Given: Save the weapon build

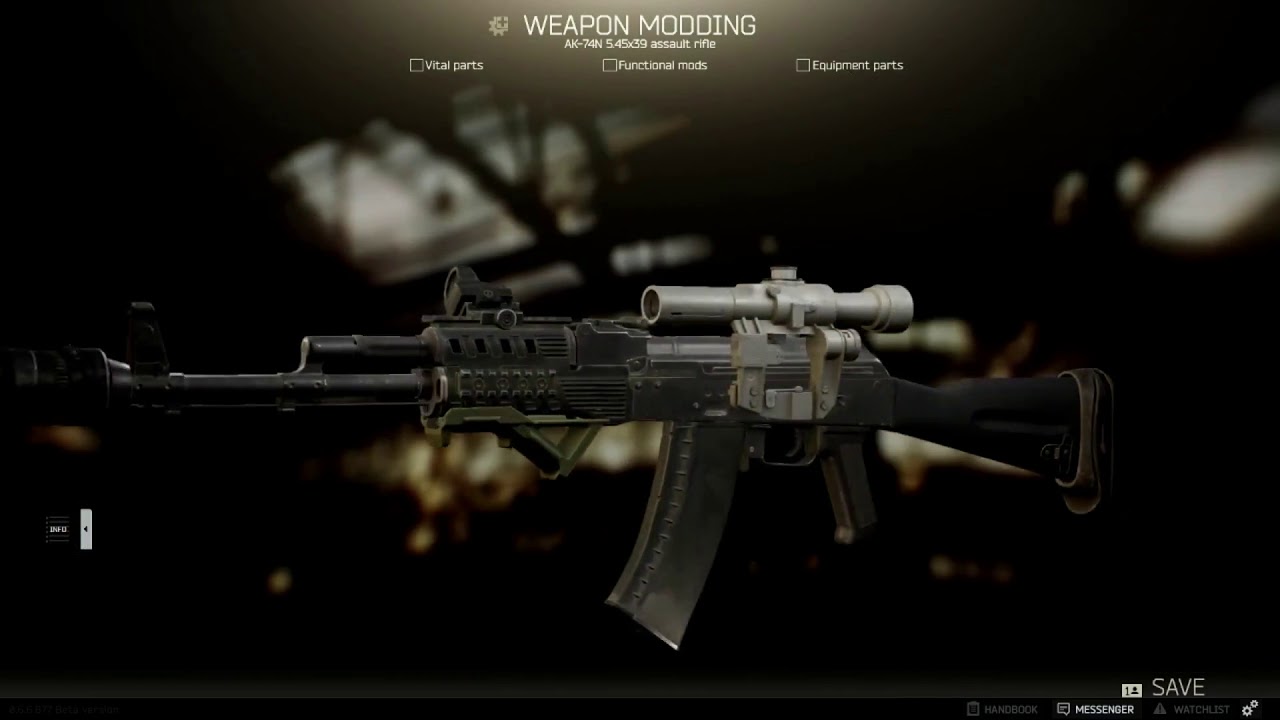Looking at the screenshot, I should point(1177,688).
